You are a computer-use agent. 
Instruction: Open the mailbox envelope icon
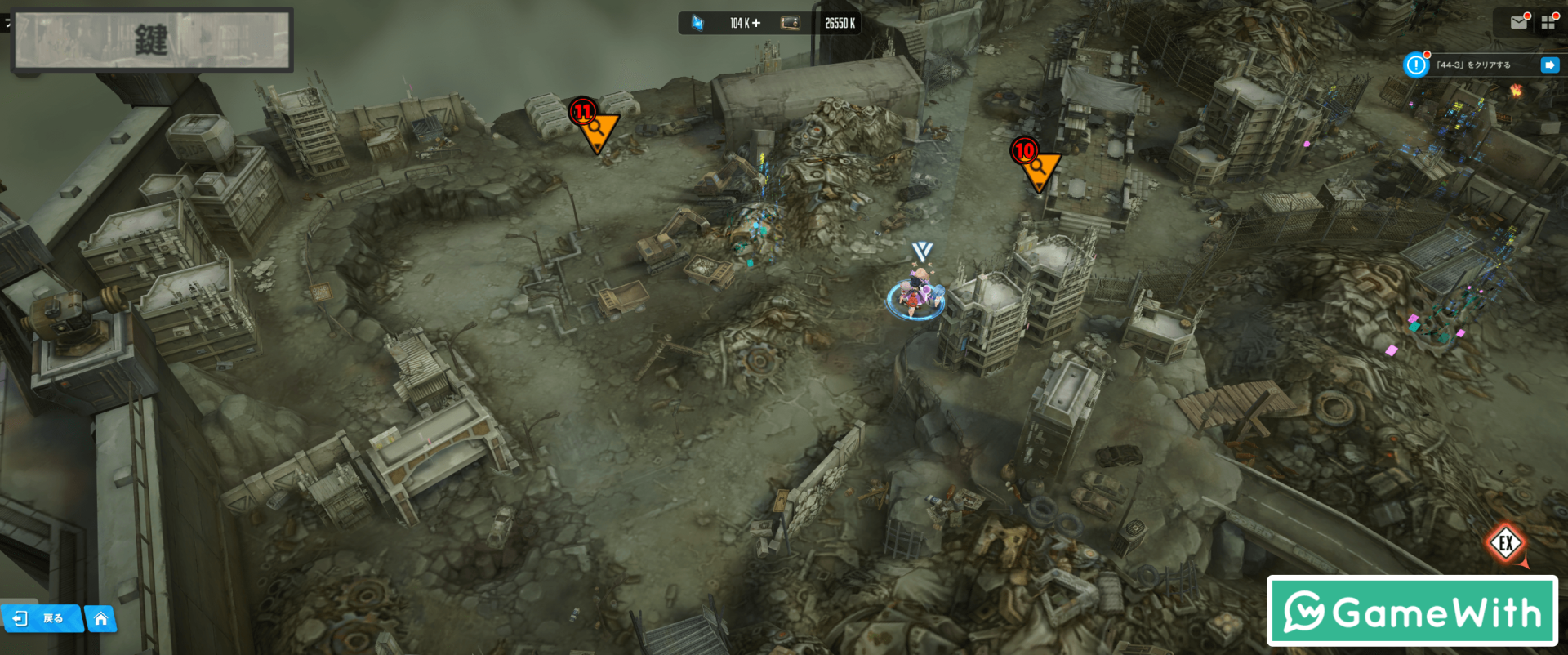point(1518,23)
